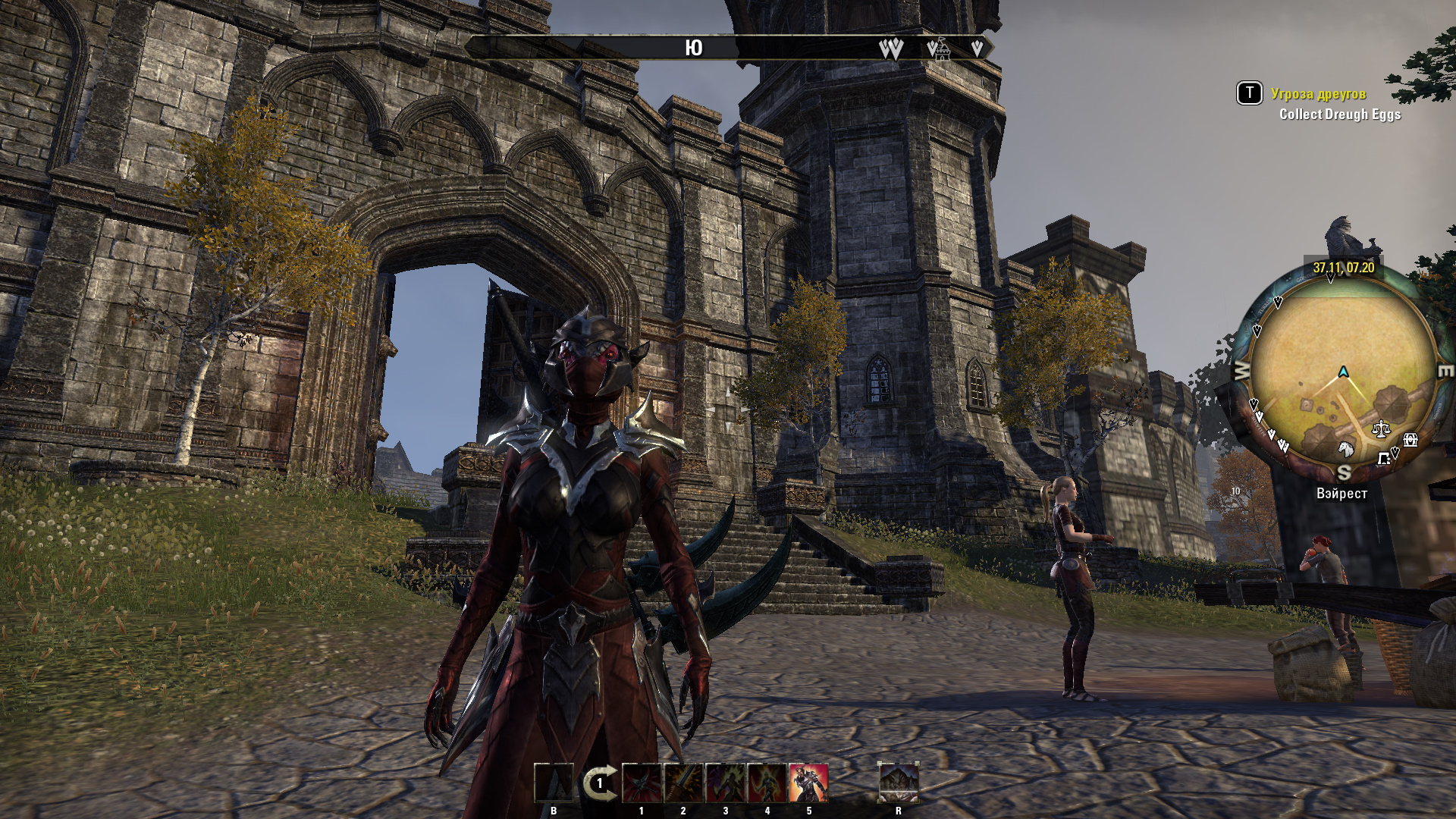The image size is (1456, 819).
Task: Trigger the burning figure ability in slot 4
Action: [x=767, y=783]
